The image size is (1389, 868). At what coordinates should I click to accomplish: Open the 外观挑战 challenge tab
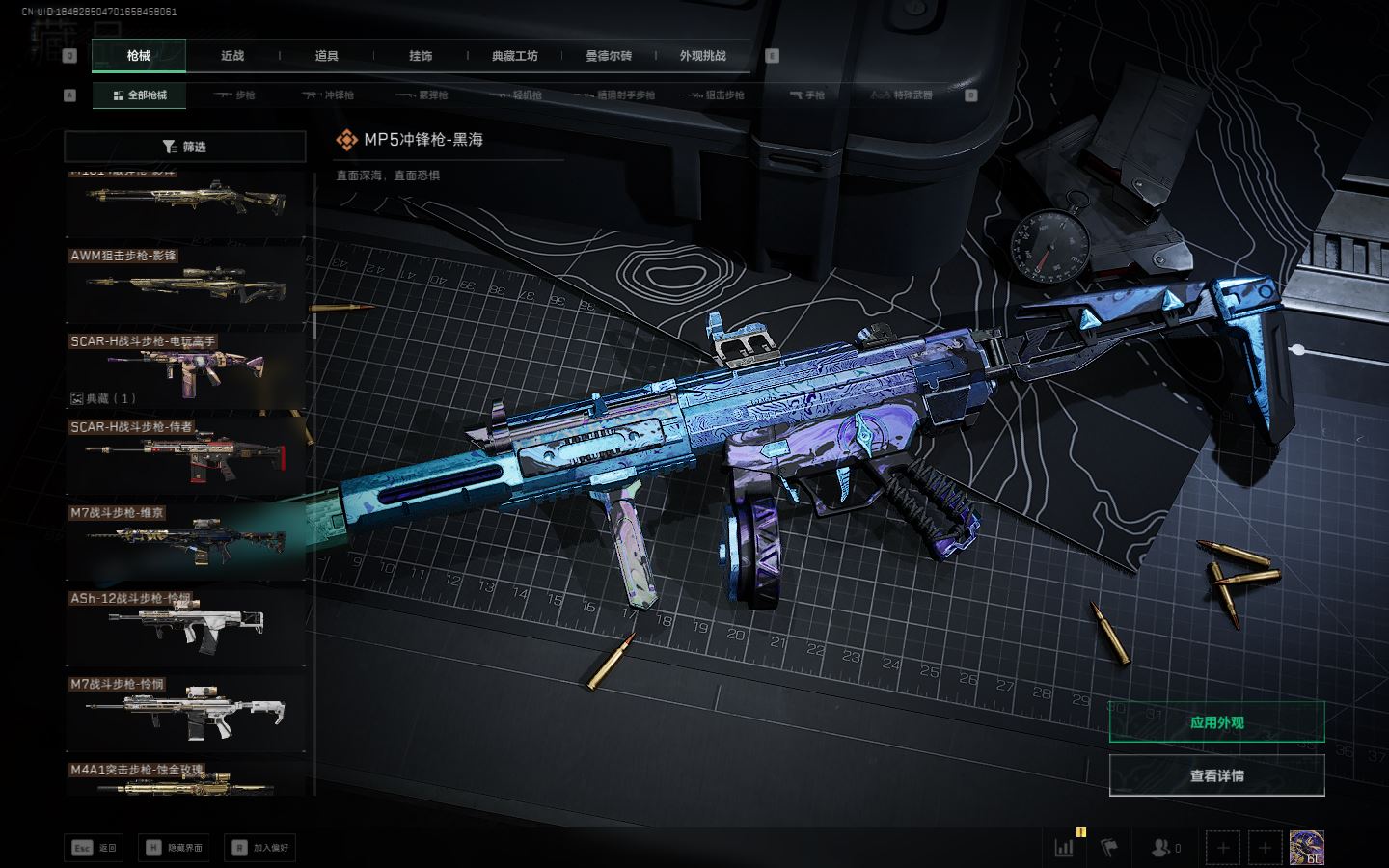702,56
